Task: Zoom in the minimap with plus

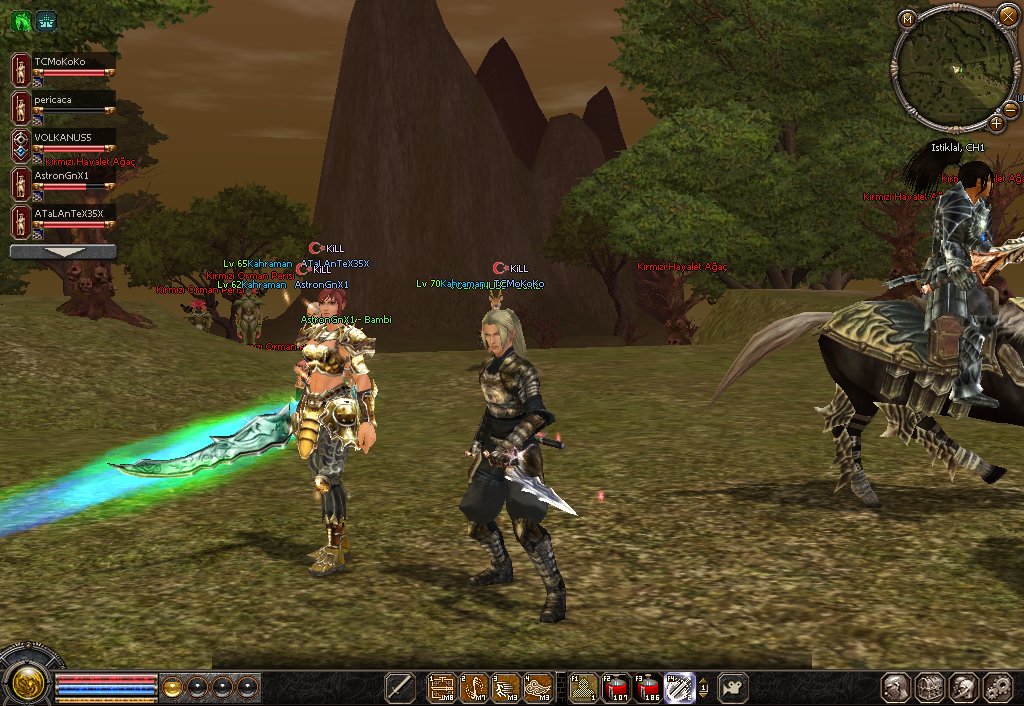Action: click(x=997, y=123)
